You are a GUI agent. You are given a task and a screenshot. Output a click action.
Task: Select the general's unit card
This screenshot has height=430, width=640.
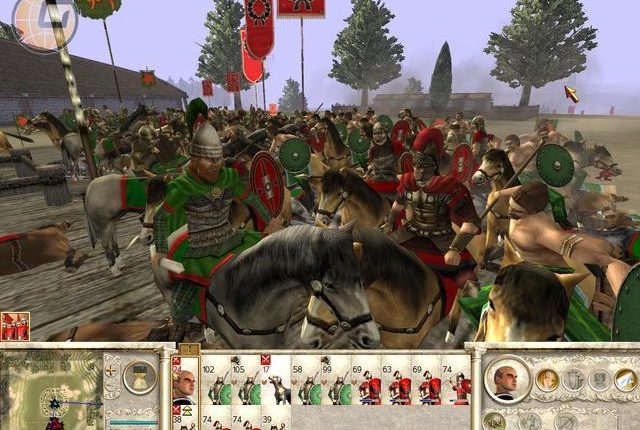(x=184, y=385)
